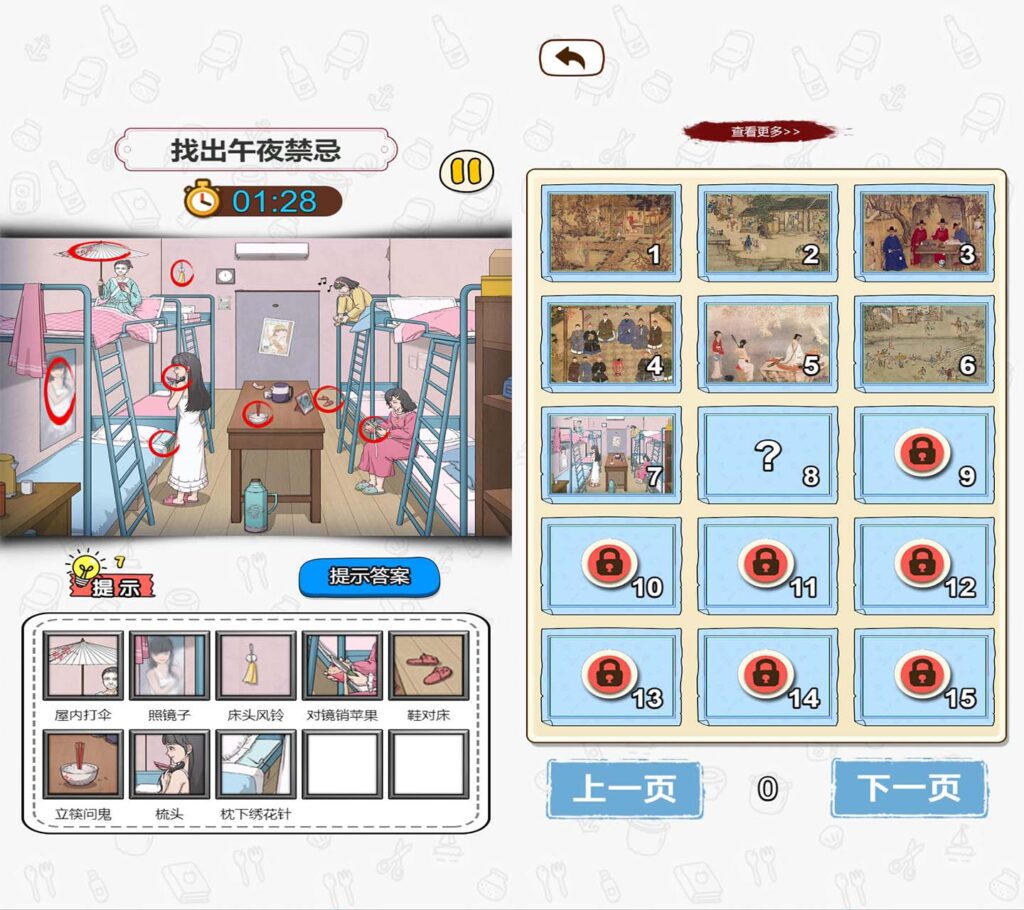Select level 4 thumbnail
The height and width of the screenshot is (910, 1024).
(x=611, y=343)
